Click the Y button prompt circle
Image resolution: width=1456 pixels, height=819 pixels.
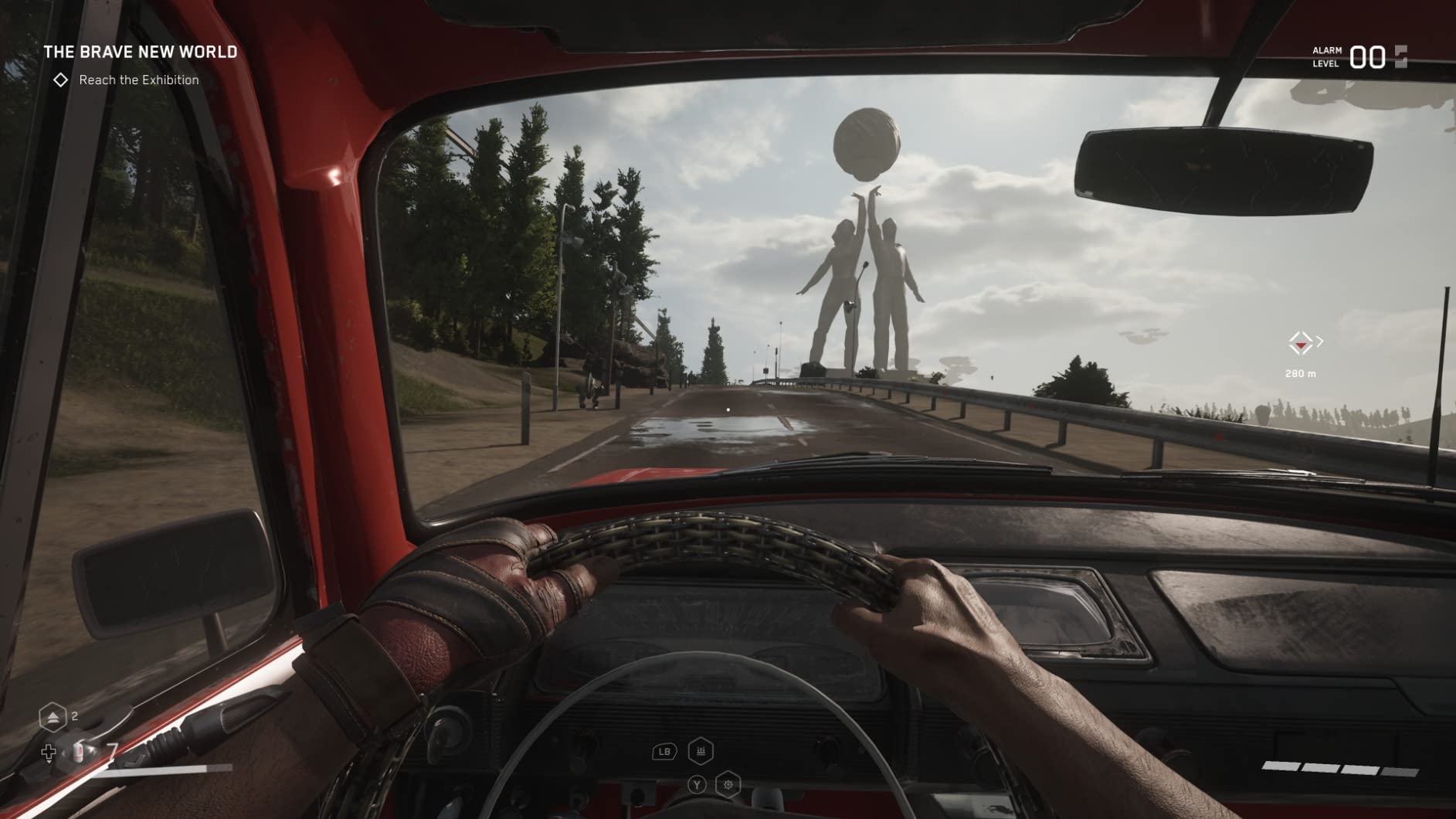[697, 784]
